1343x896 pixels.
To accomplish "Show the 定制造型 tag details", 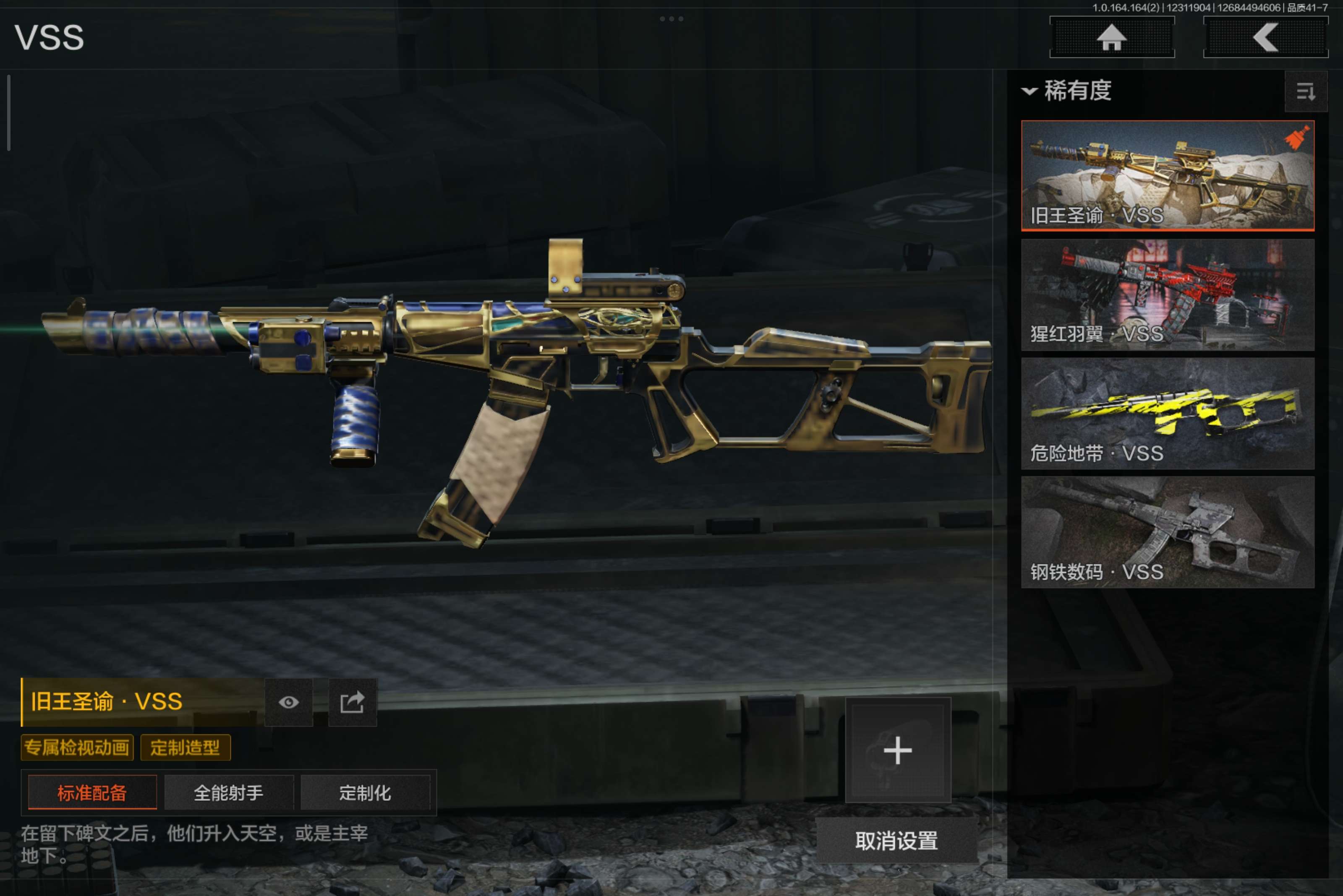I will (x=185, y=748).
